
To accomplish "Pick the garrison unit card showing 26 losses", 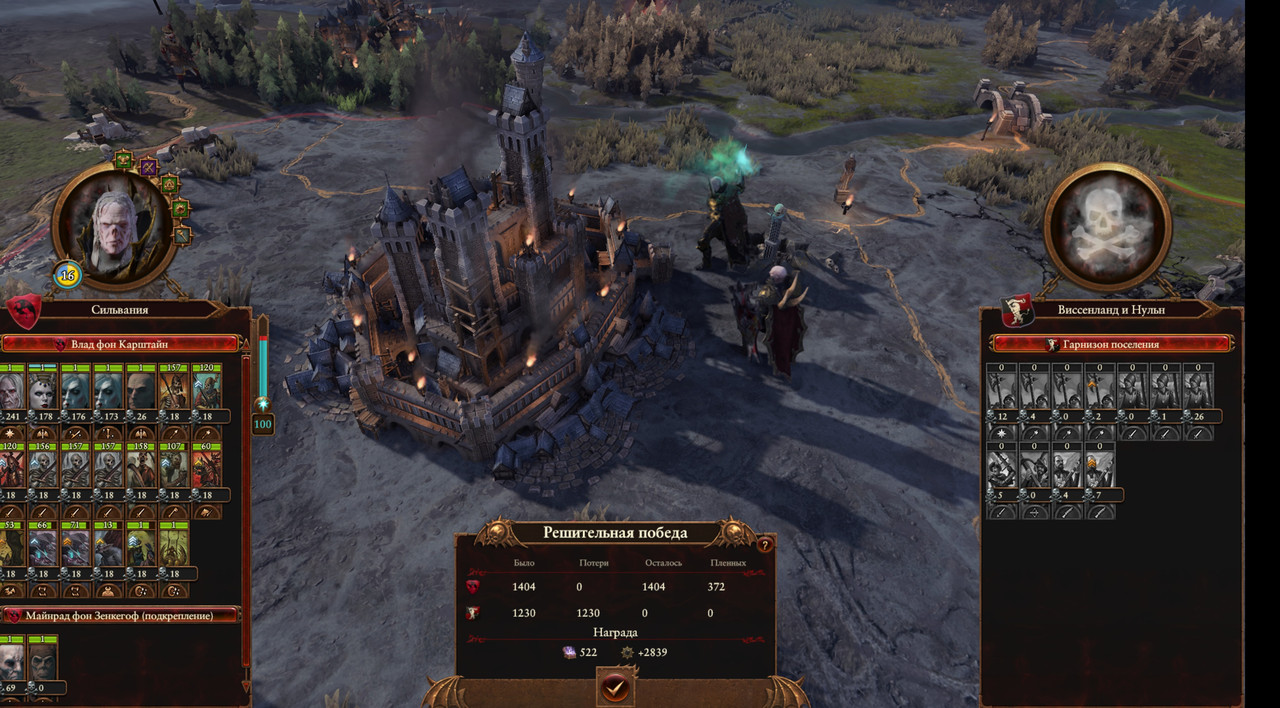I will (1198, 390).
